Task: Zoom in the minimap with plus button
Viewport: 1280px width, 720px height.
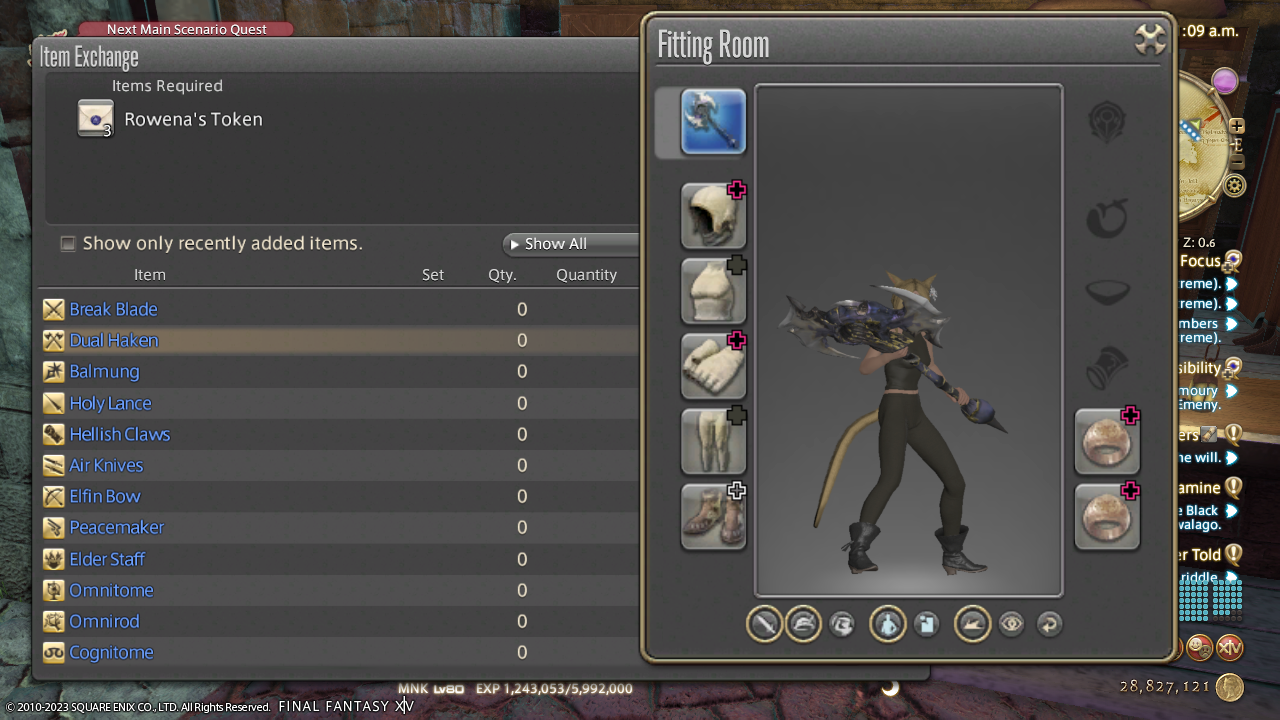Action: pos(1237,126)
